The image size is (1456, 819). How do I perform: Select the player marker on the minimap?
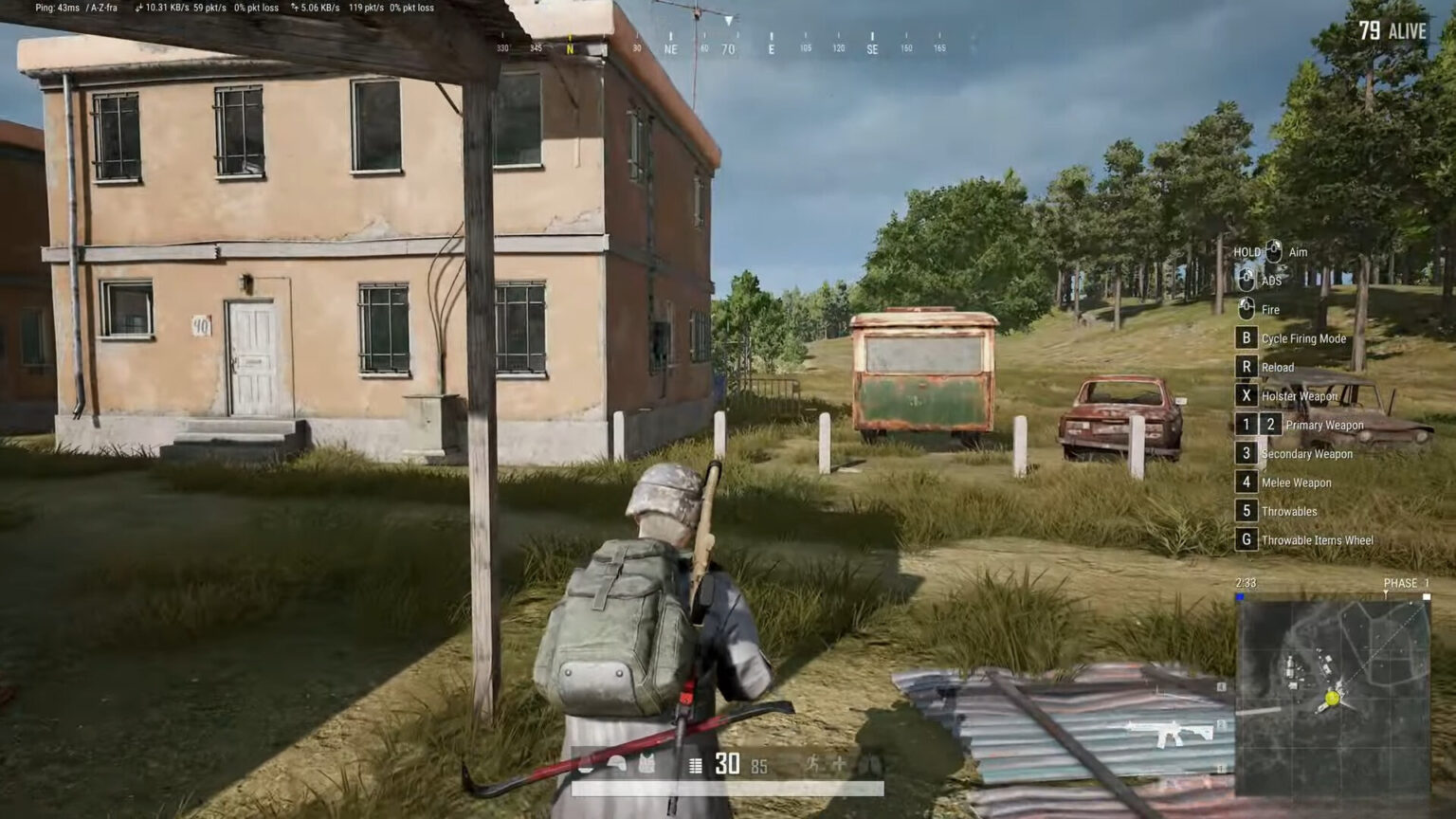1332,698
